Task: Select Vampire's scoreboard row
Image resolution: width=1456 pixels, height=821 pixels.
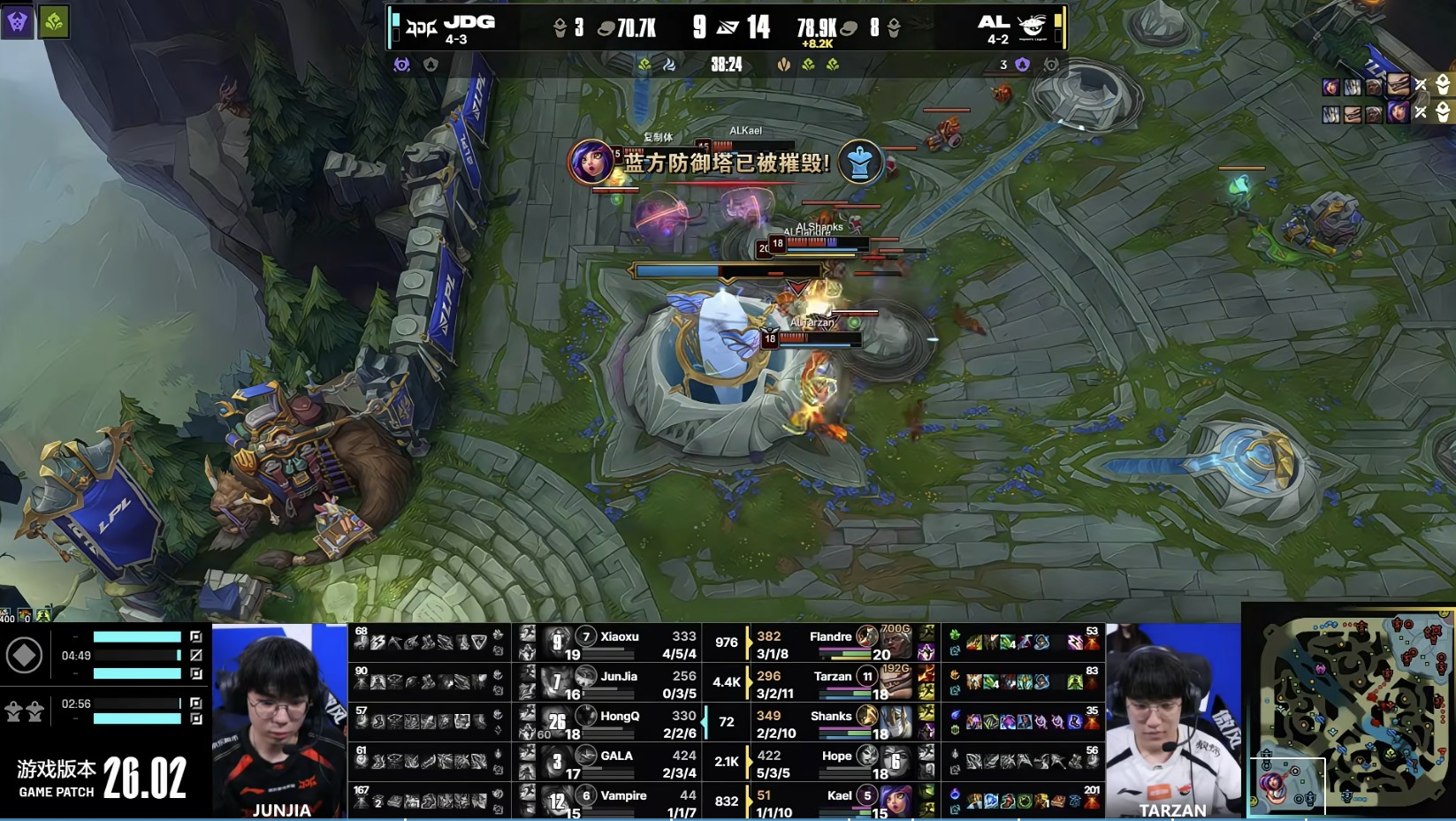Action: [619, 802]
